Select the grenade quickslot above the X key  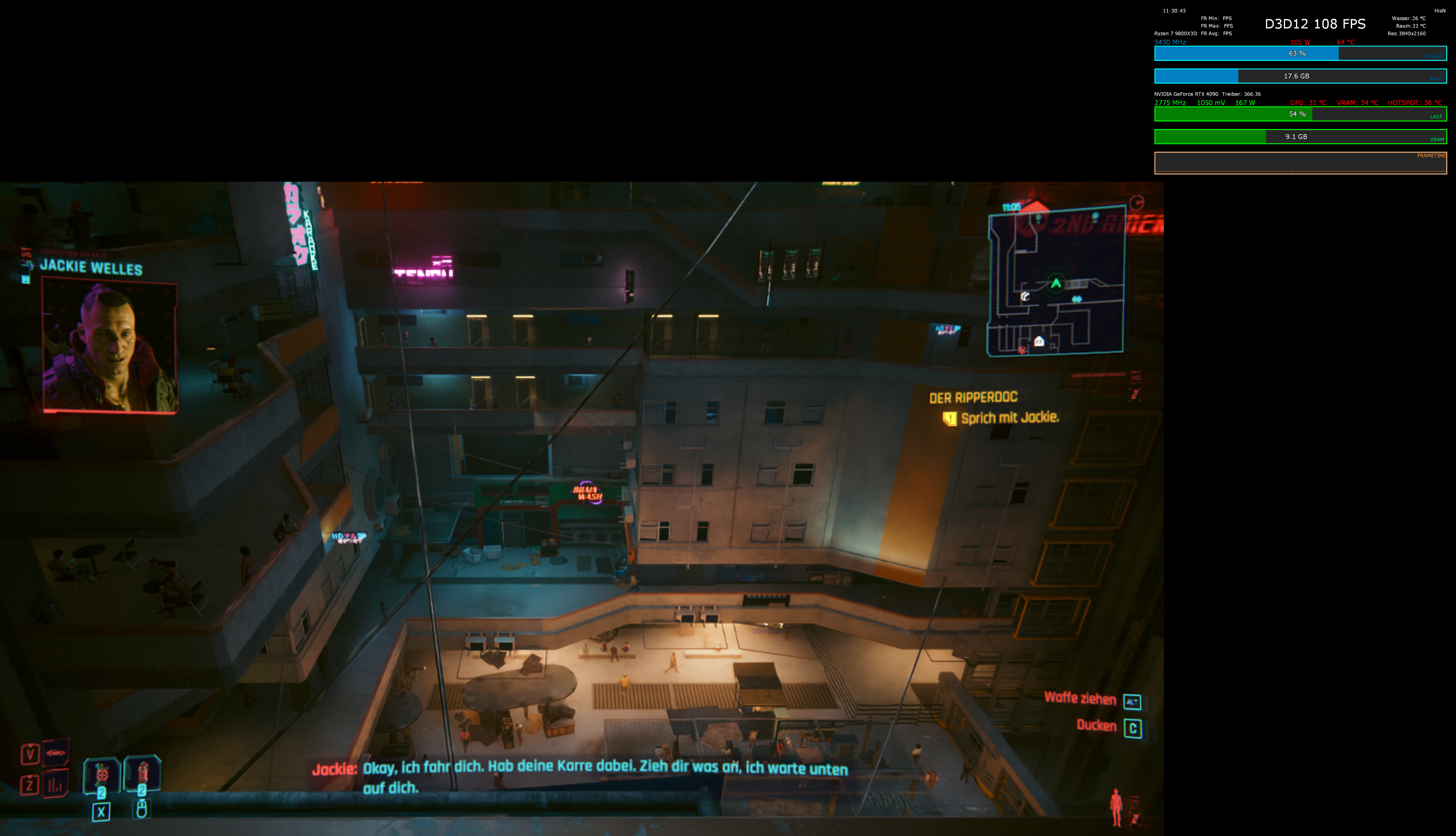coord(102,774)
